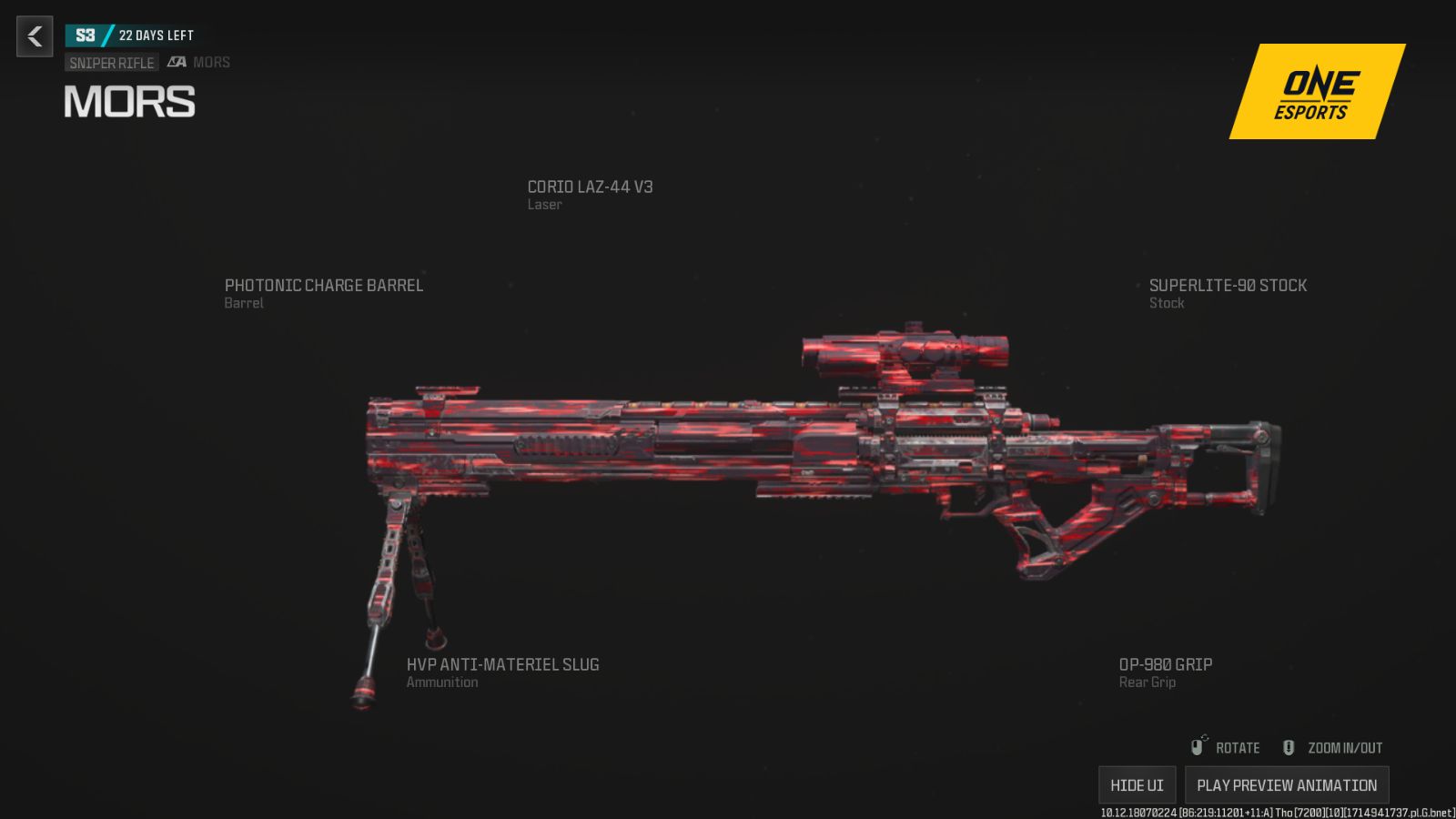
Task: Select the MORS weapon manufacturer logo icon
Action: point(178,62)
